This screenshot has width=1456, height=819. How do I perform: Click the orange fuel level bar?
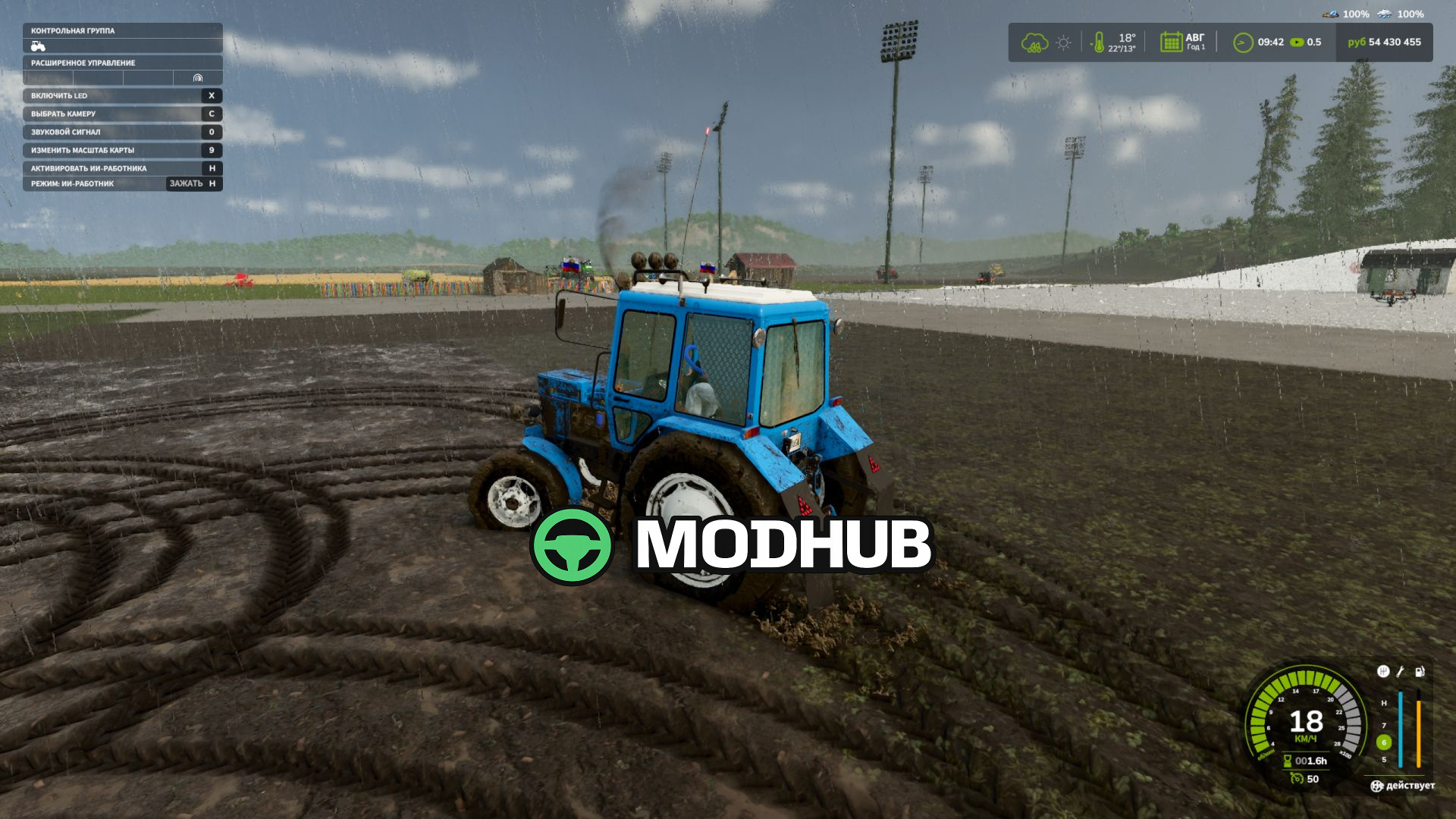click(1418, 730)
